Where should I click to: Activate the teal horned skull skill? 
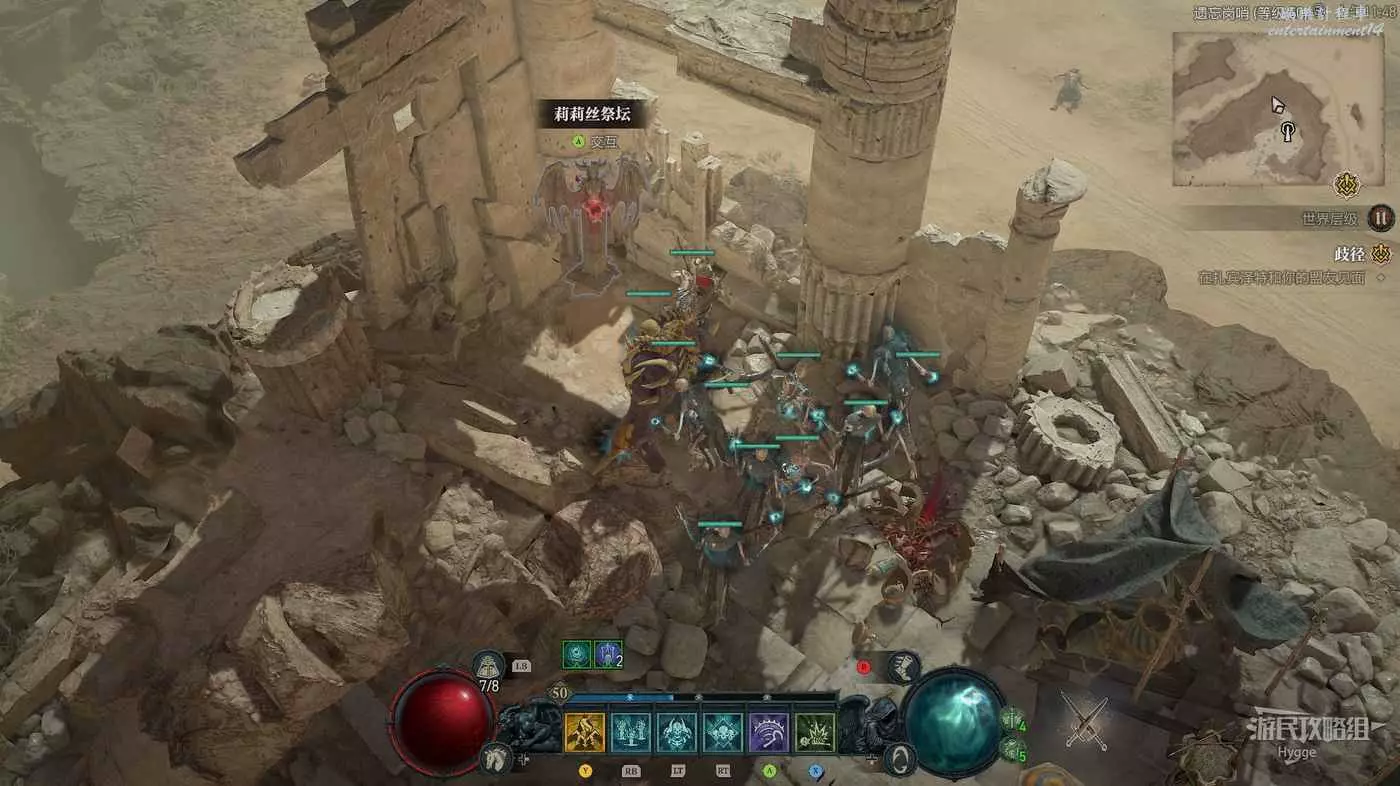(x=677, y=732)
